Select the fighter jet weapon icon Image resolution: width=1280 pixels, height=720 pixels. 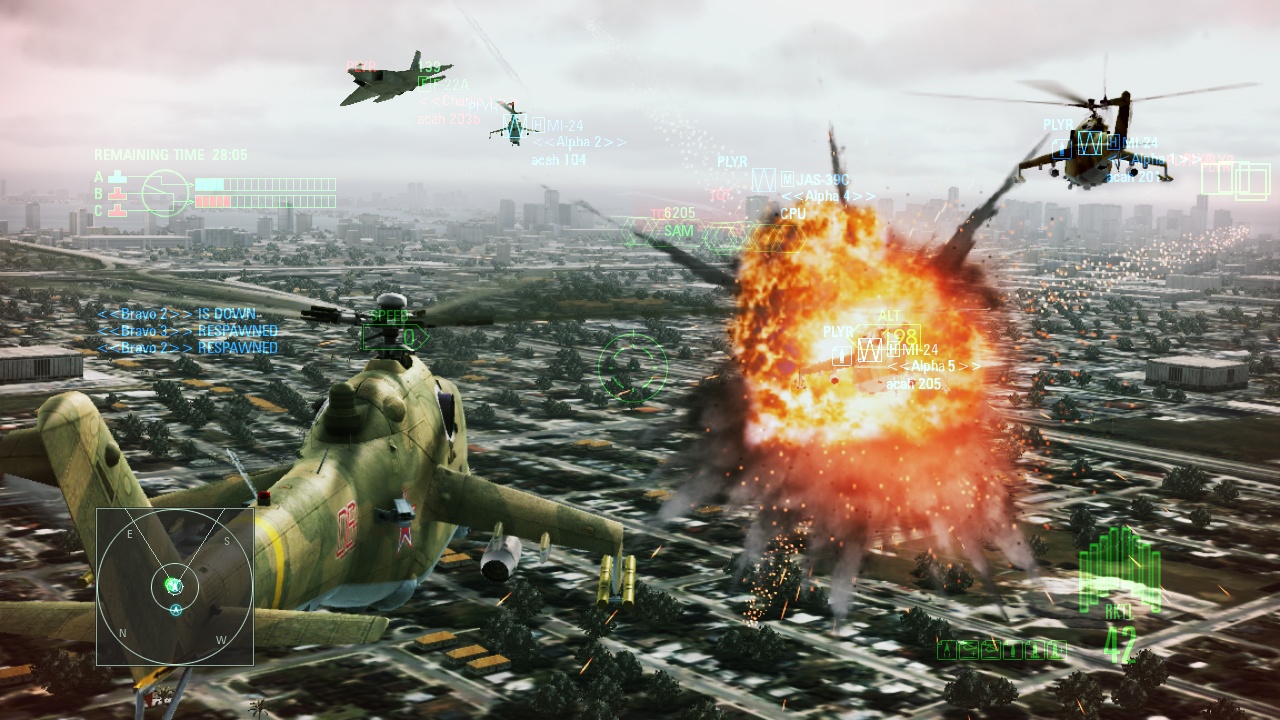[x=948, y=650]
